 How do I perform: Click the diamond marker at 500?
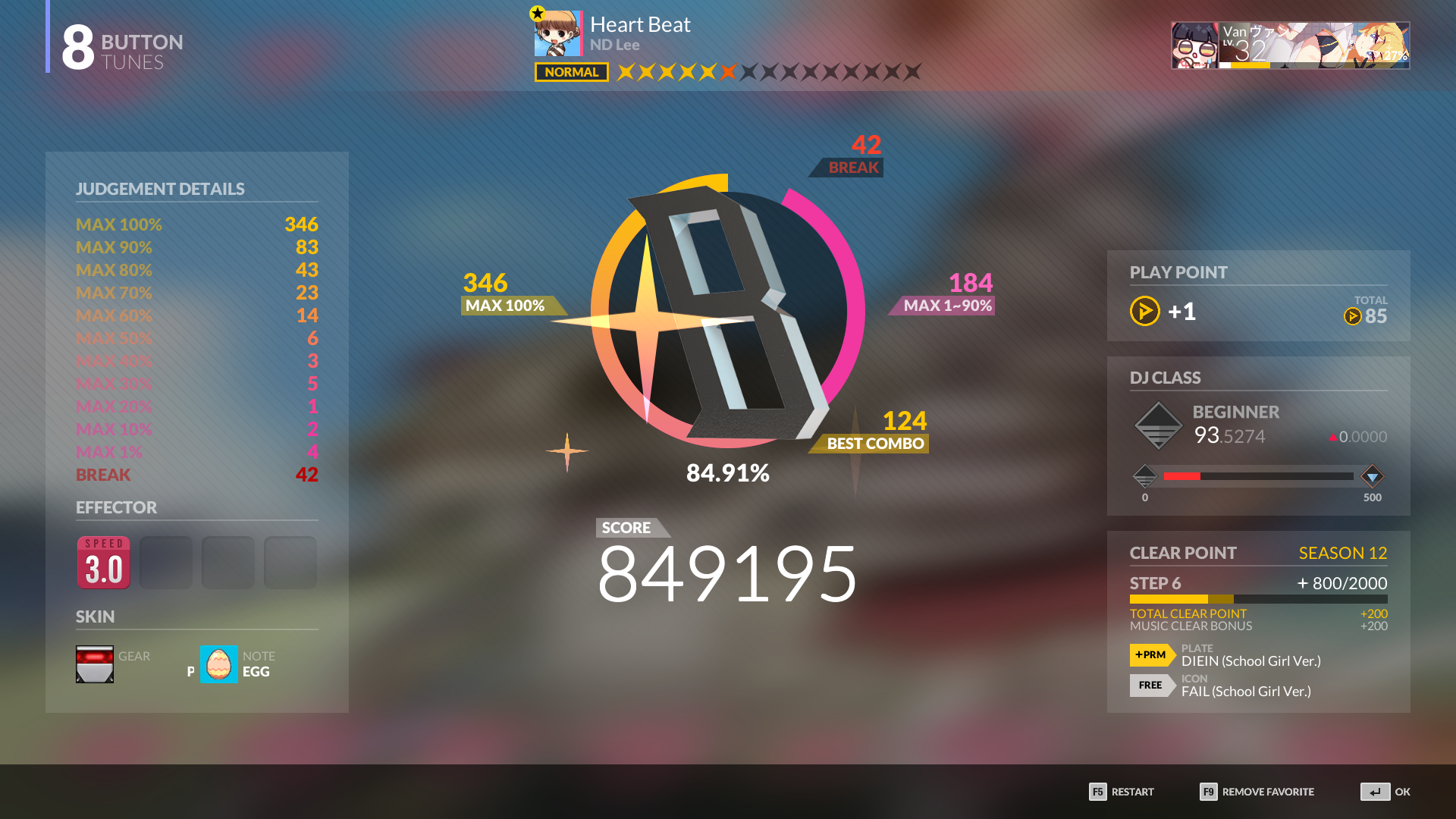click(x=1372, y=475)
